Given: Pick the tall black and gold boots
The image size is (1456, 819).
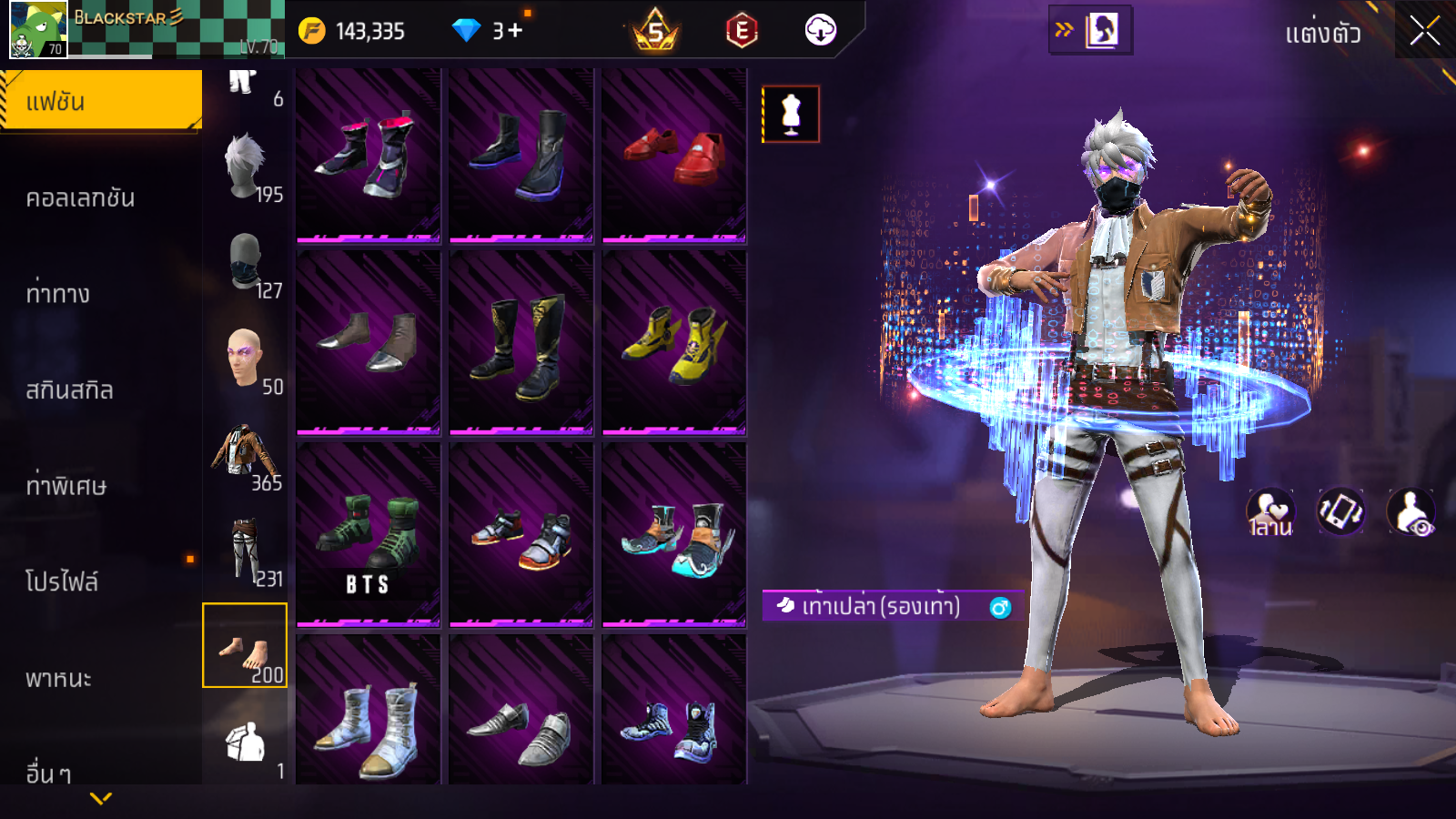Looking at the screenshot, I should (x=521, y=344).
